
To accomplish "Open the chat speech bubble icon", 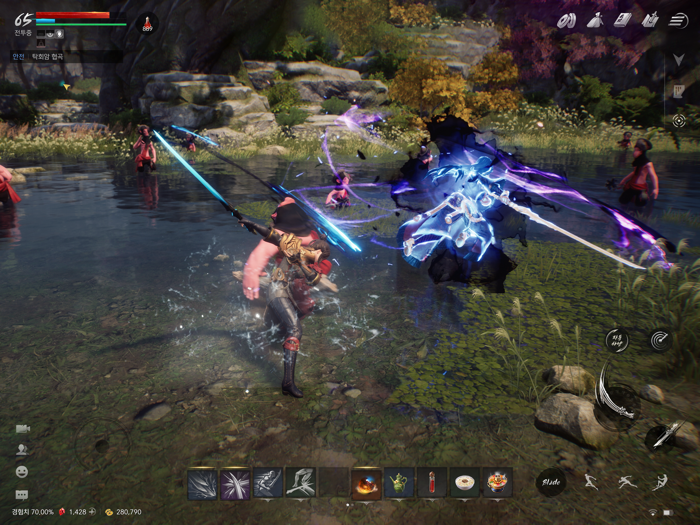I will click(21, 494).
